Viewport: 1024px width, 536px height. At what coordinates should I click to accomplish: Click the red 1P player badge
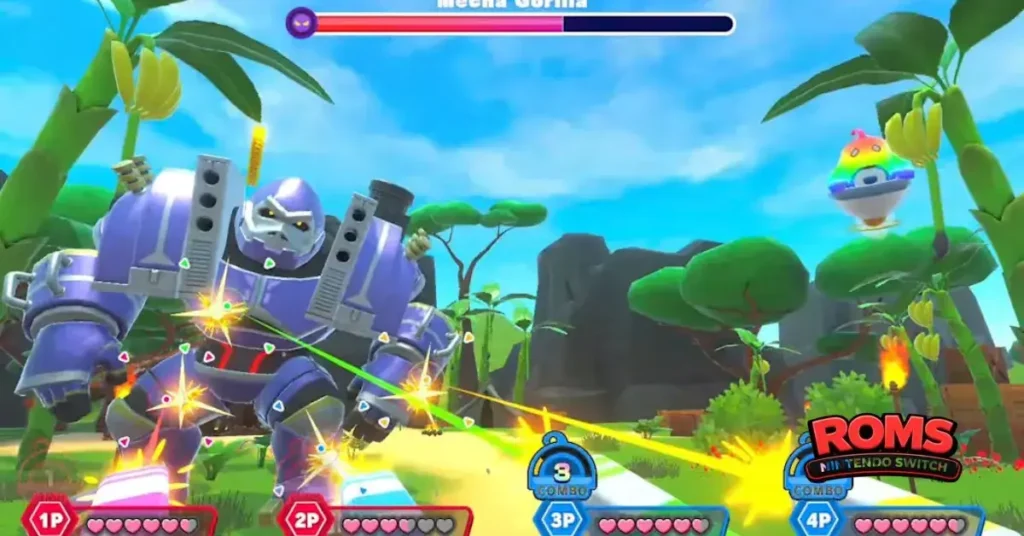45,520
